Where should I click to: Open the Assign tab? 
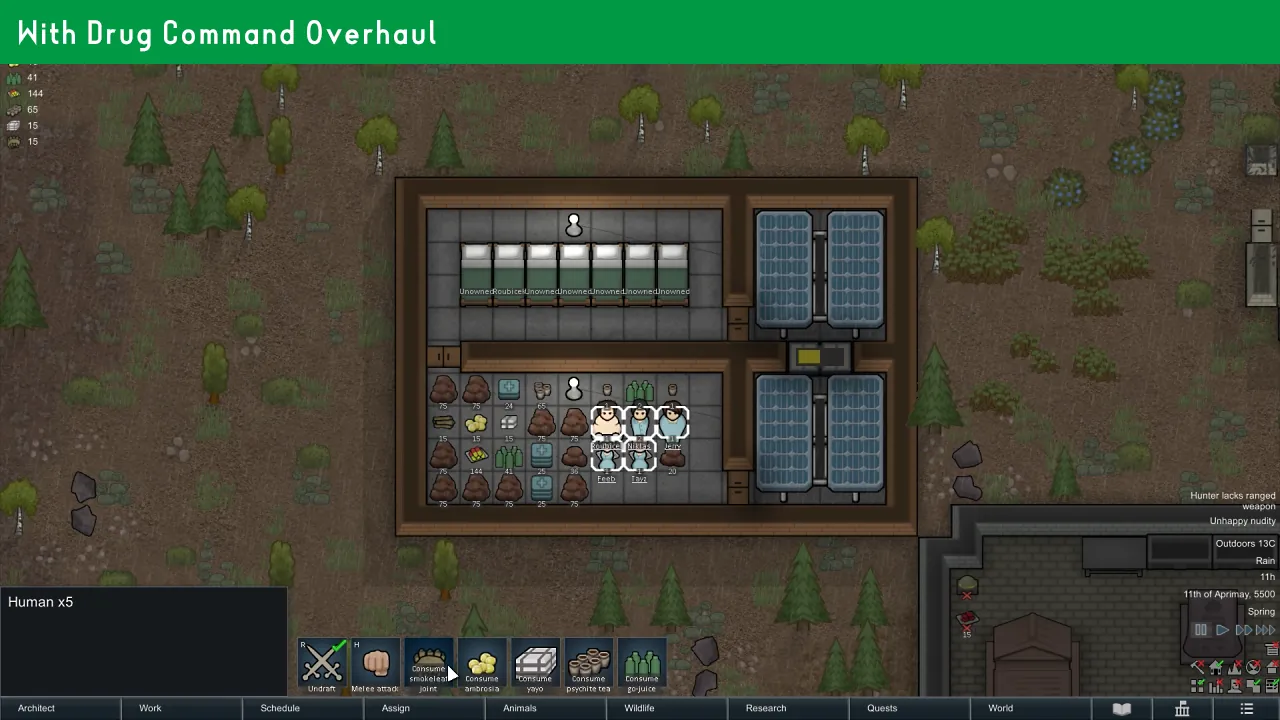396,708
